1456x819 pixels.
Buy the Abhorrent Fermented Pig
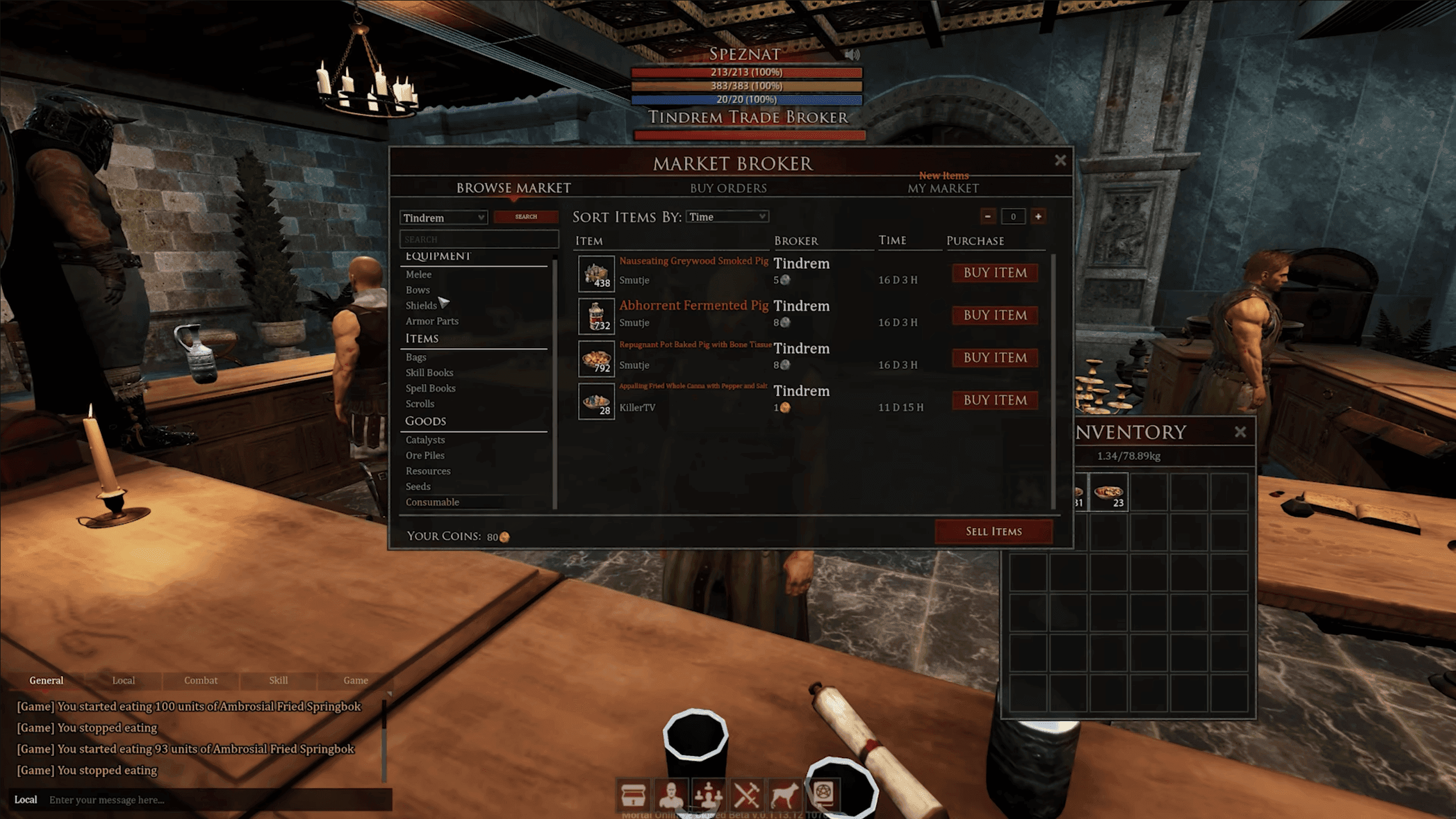[x=995, y=315]
